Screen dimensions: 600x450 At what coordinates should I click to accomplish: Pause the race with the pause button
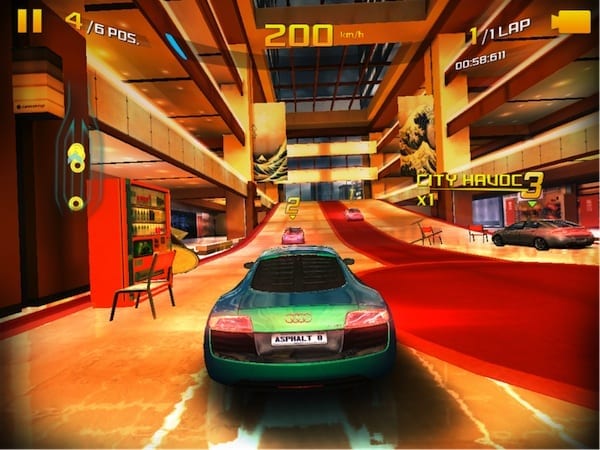30,20
